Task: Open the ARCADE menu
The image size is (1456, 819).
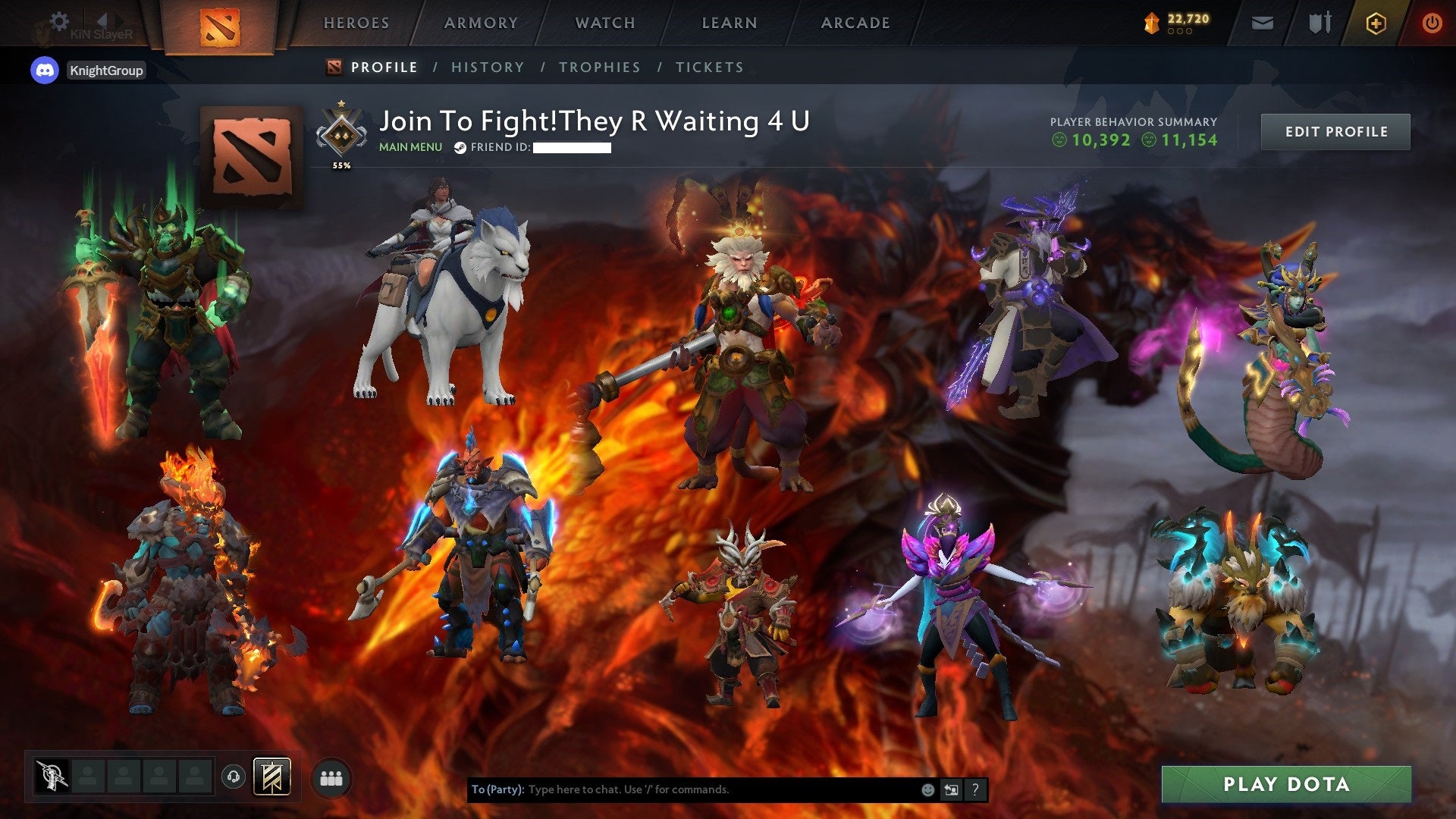Action: pyautogui.click(x=855, y=23)
